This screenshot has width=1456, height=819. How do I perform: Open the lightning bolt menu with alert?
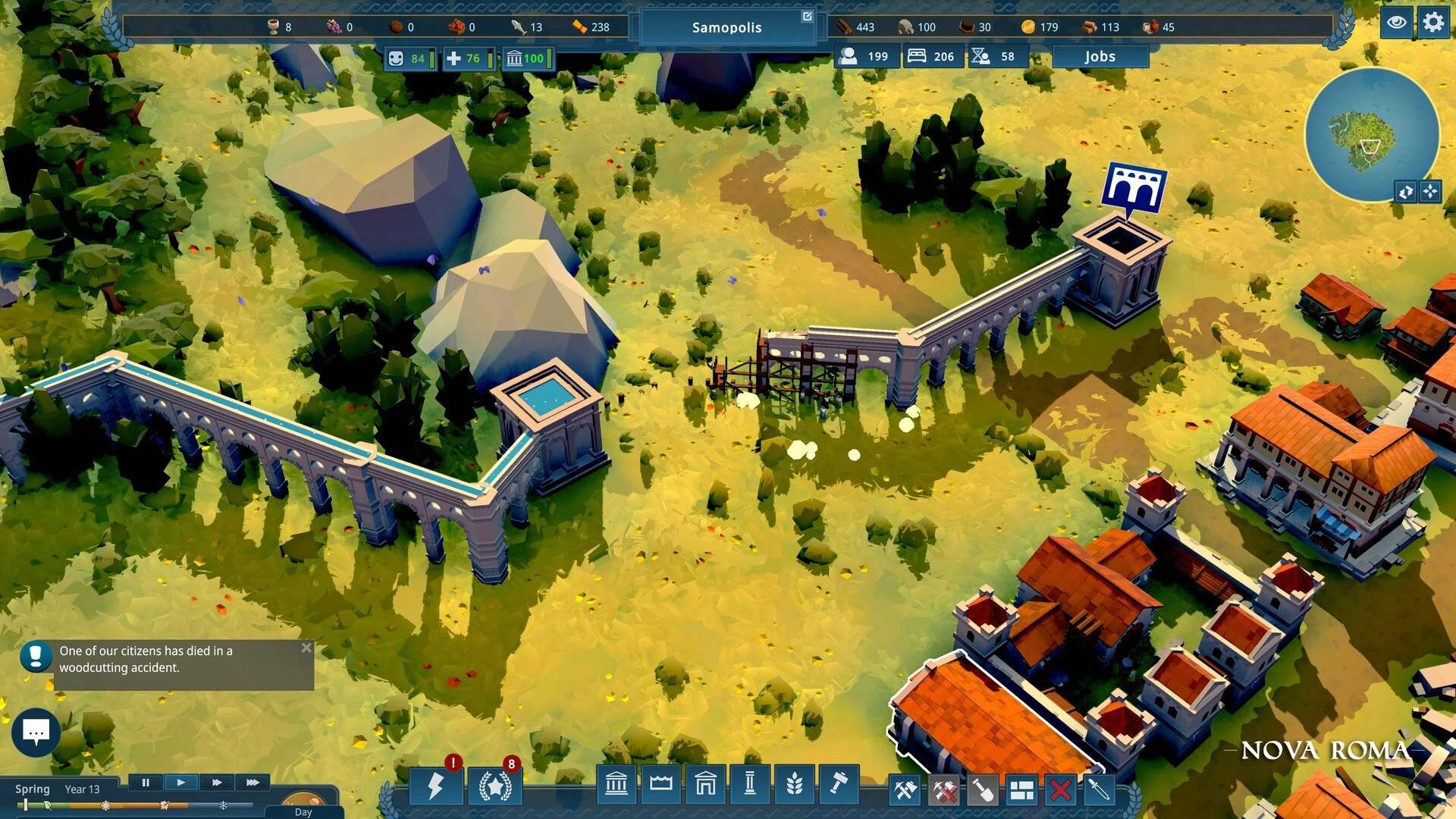(x=435, y=786)
